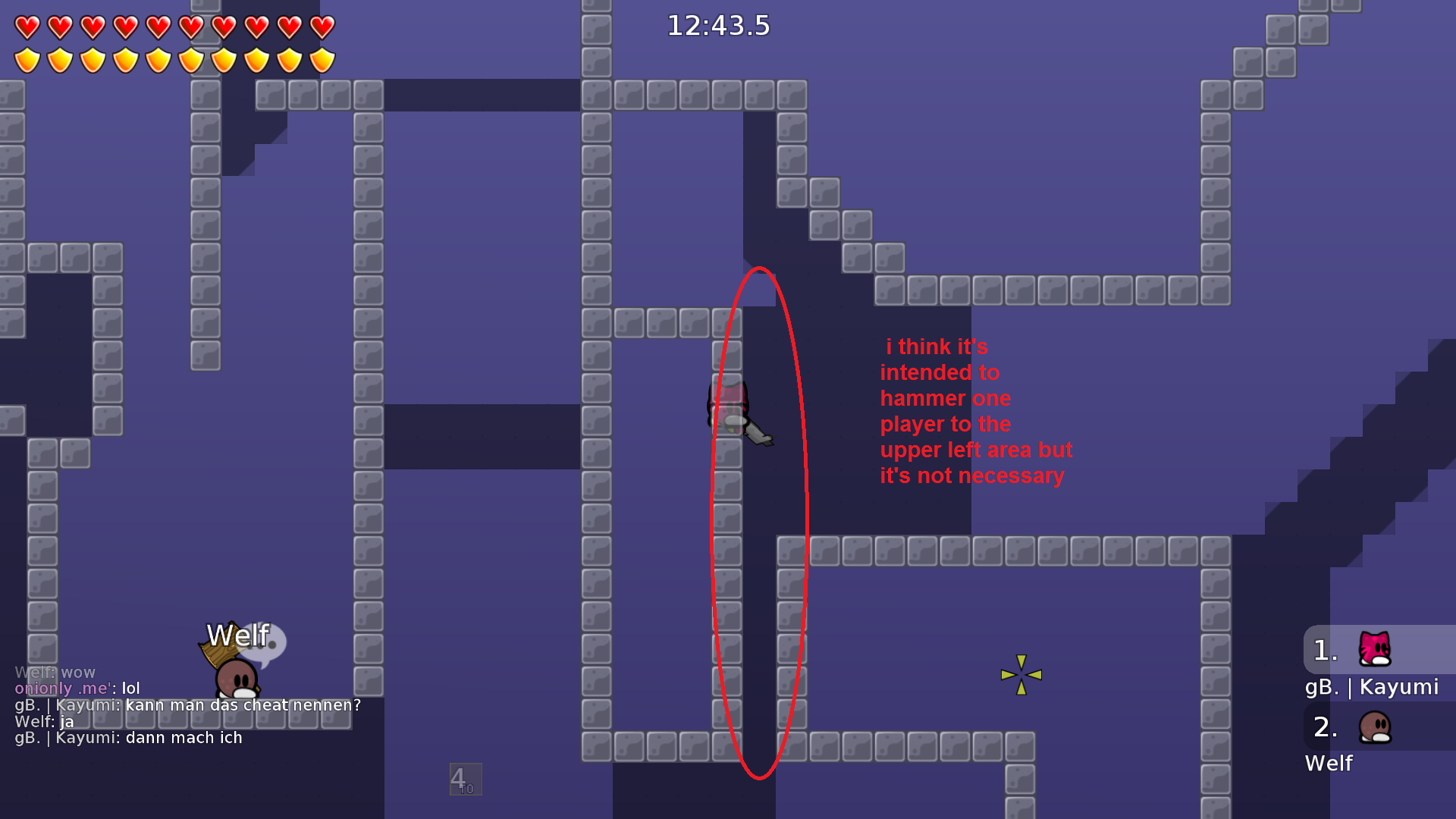This screenshot has width=1456, height=819.
Task: Click the yellow spinning collectible pickup
Action: 1021,673
